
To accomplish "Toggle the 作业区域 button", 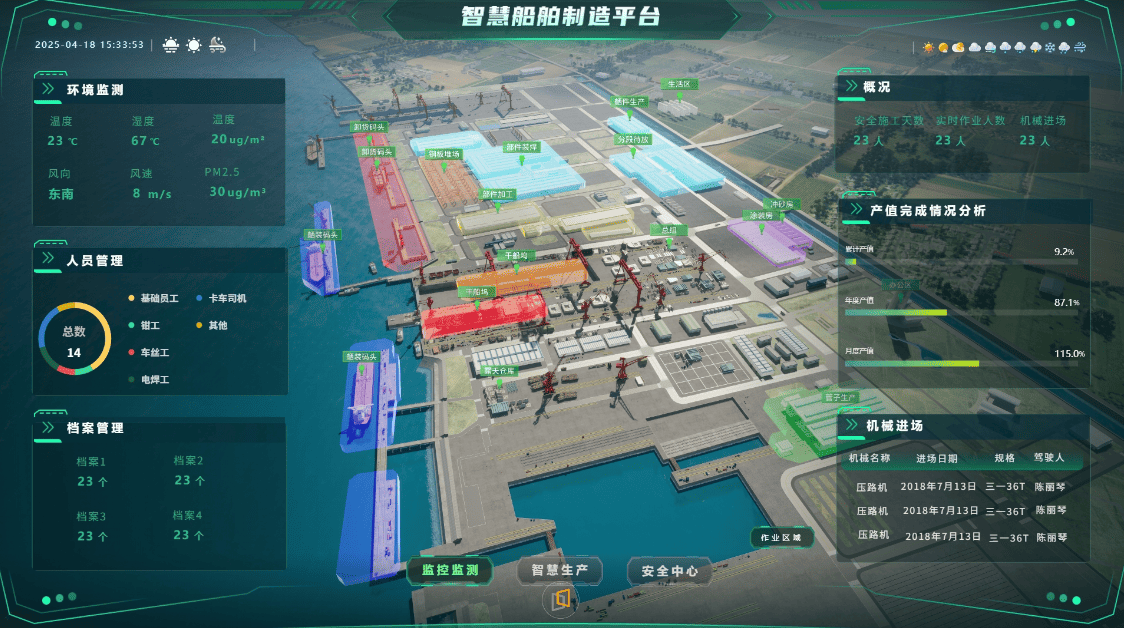I will point(781,538).
